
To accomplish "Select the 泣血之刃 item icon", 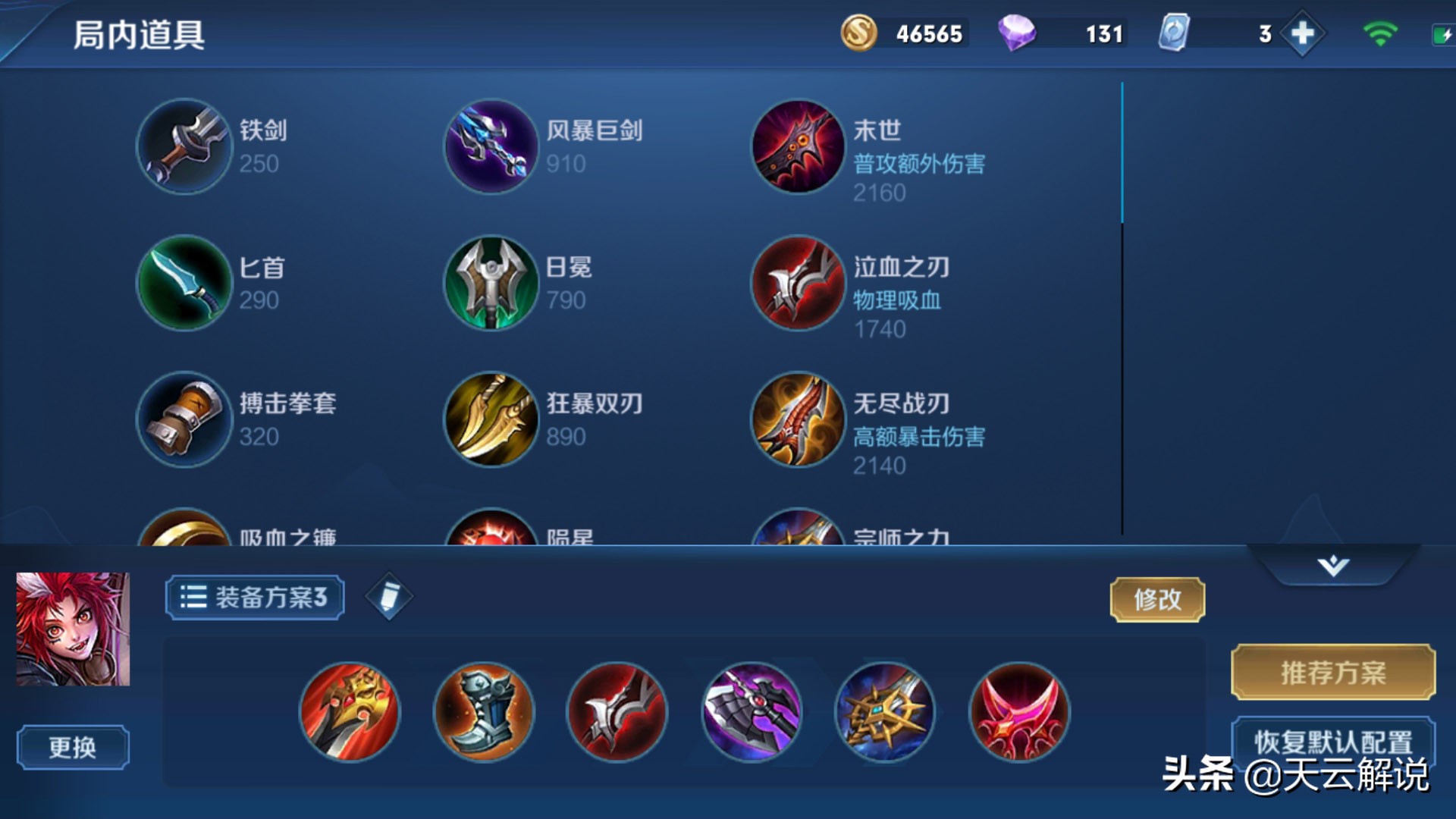I will 796,284.
